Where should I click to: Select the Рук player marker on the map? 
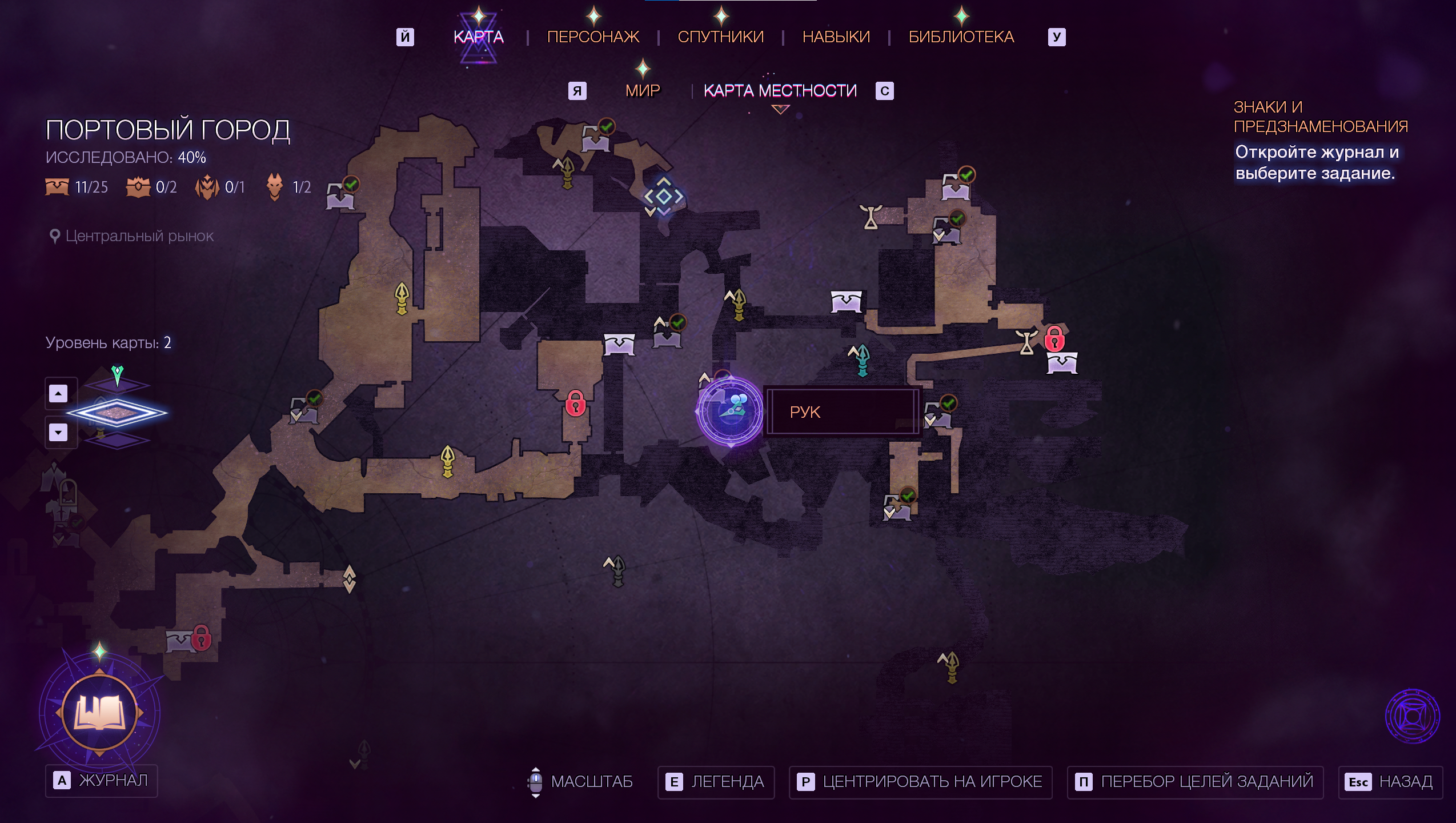[x=730, y=411]
